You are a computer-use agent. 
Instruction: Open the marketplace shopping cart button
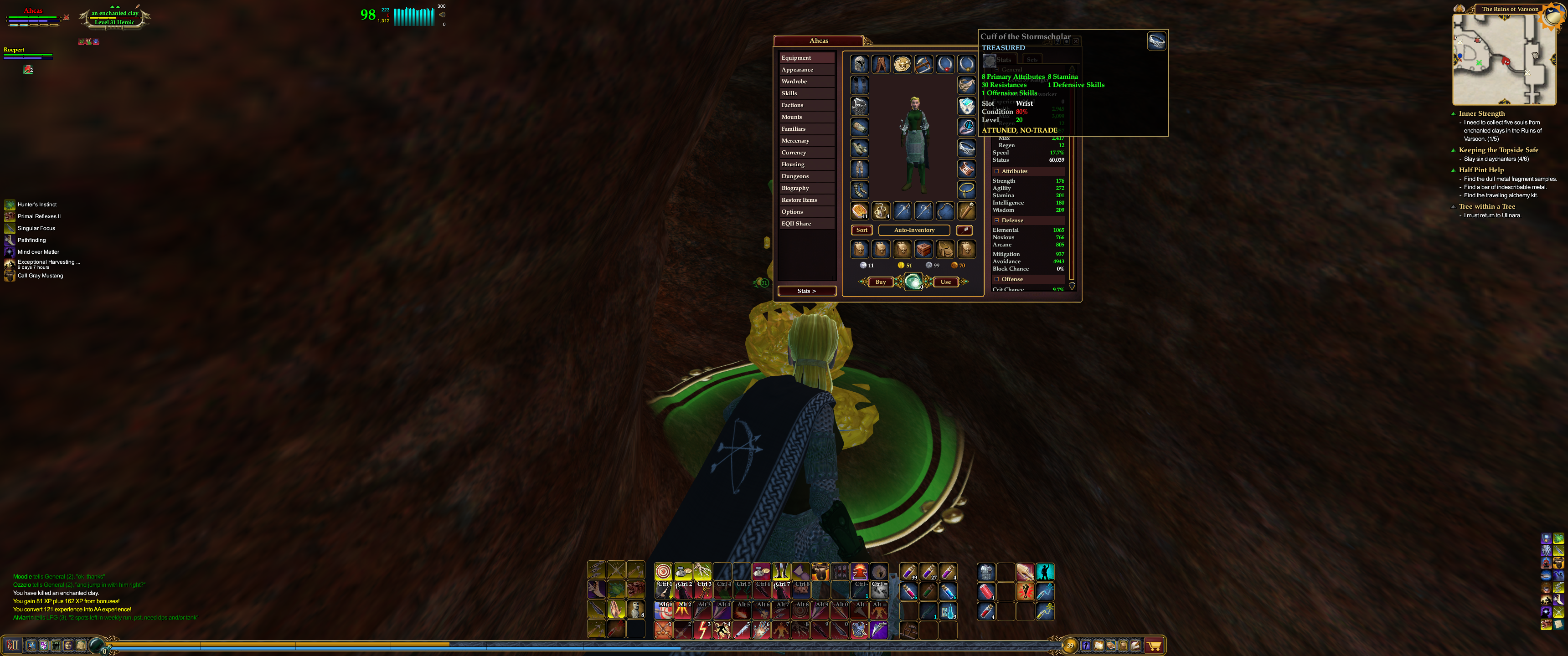pyautogui.click(x=1154, y=646)
